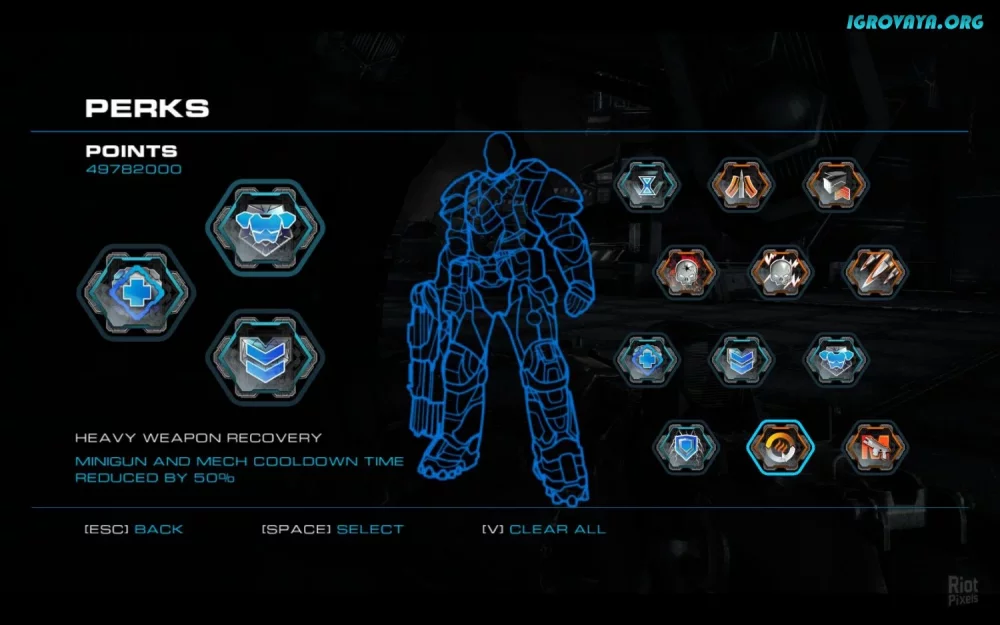Pick the red exploding skull perk

685,272
